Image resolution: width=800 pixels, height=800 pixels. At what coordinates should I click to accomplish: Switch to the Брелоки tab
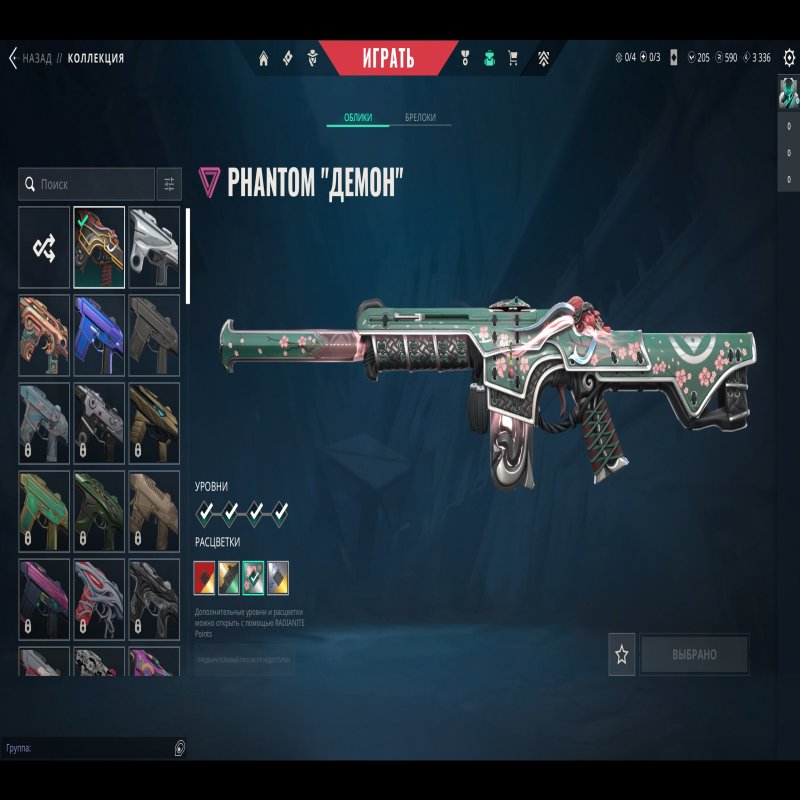point(420,118)
